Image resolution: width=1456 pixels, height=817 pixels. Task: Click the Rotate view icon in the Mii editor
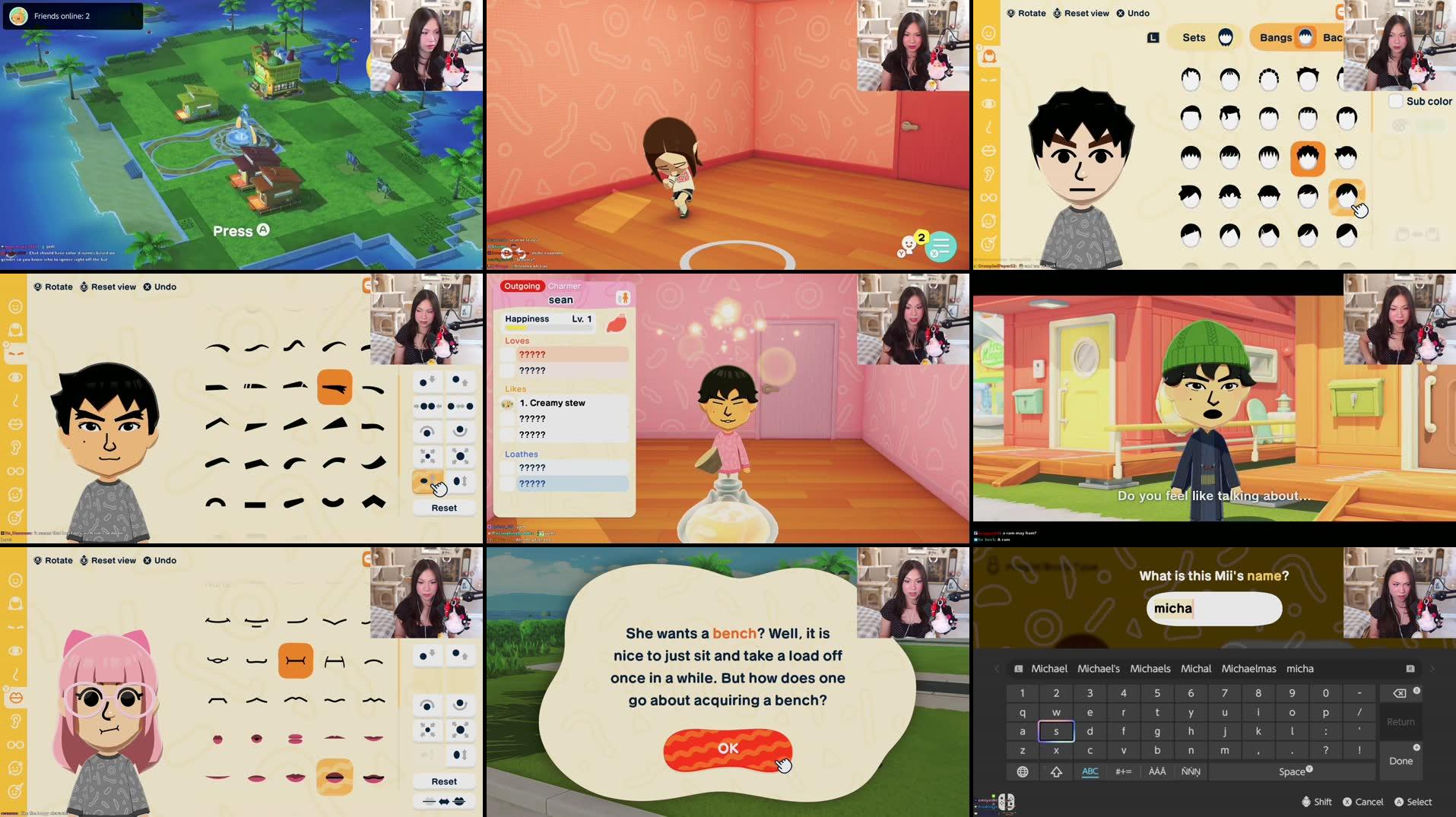tap(36, 287)
